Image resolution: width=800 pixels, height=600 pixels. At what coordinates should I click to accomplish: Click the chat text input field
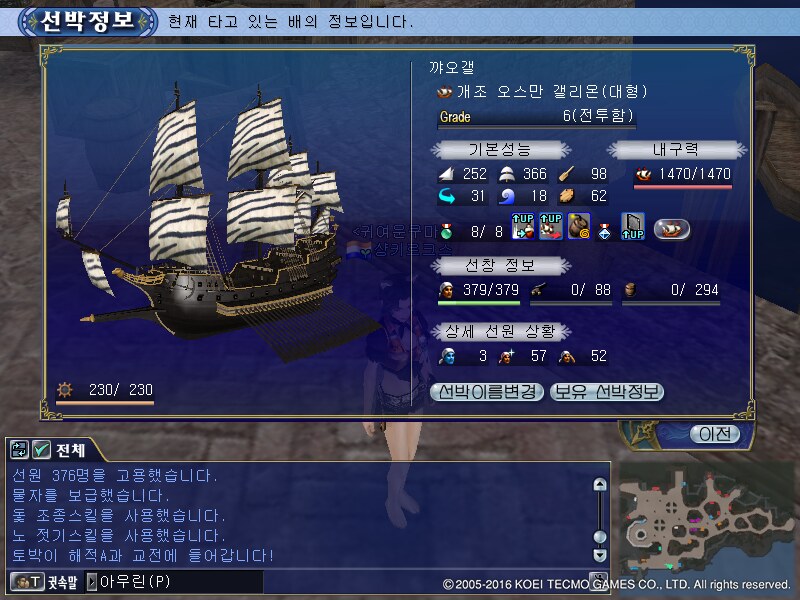tap(180, 581)
